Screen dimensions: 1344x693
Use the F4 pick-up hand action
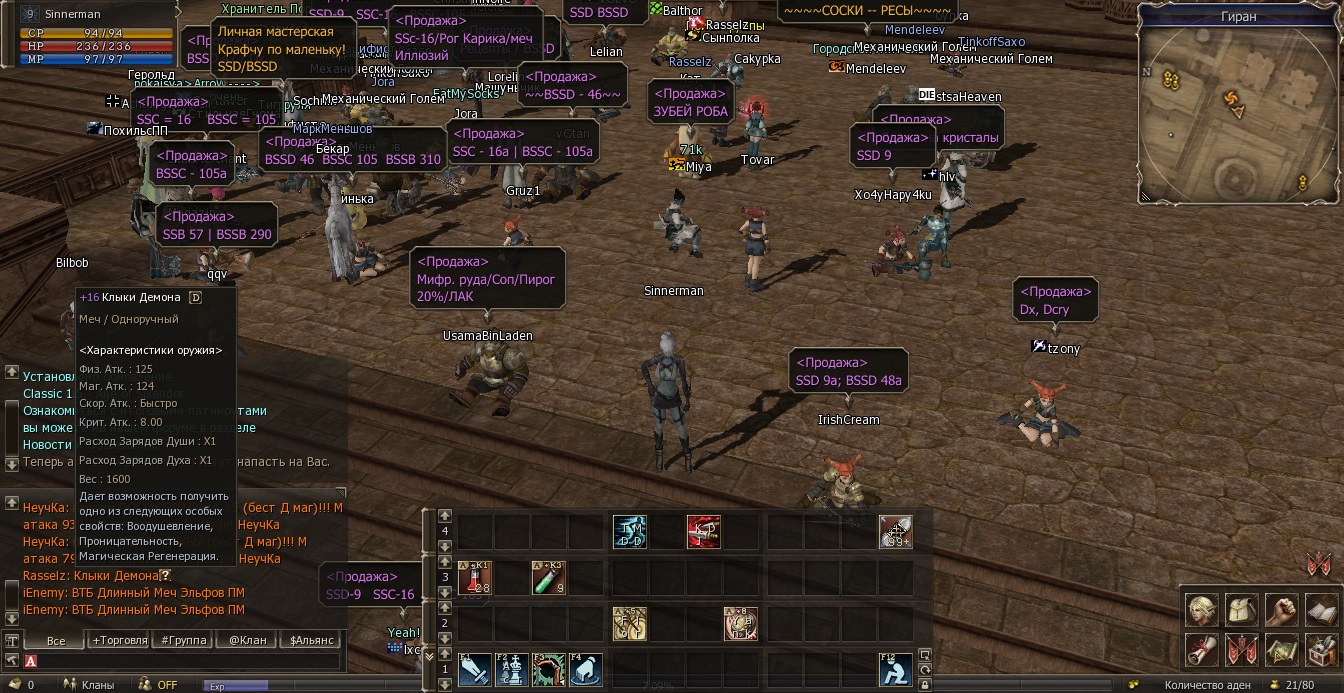pyautogui.click(x=586, y=670)
